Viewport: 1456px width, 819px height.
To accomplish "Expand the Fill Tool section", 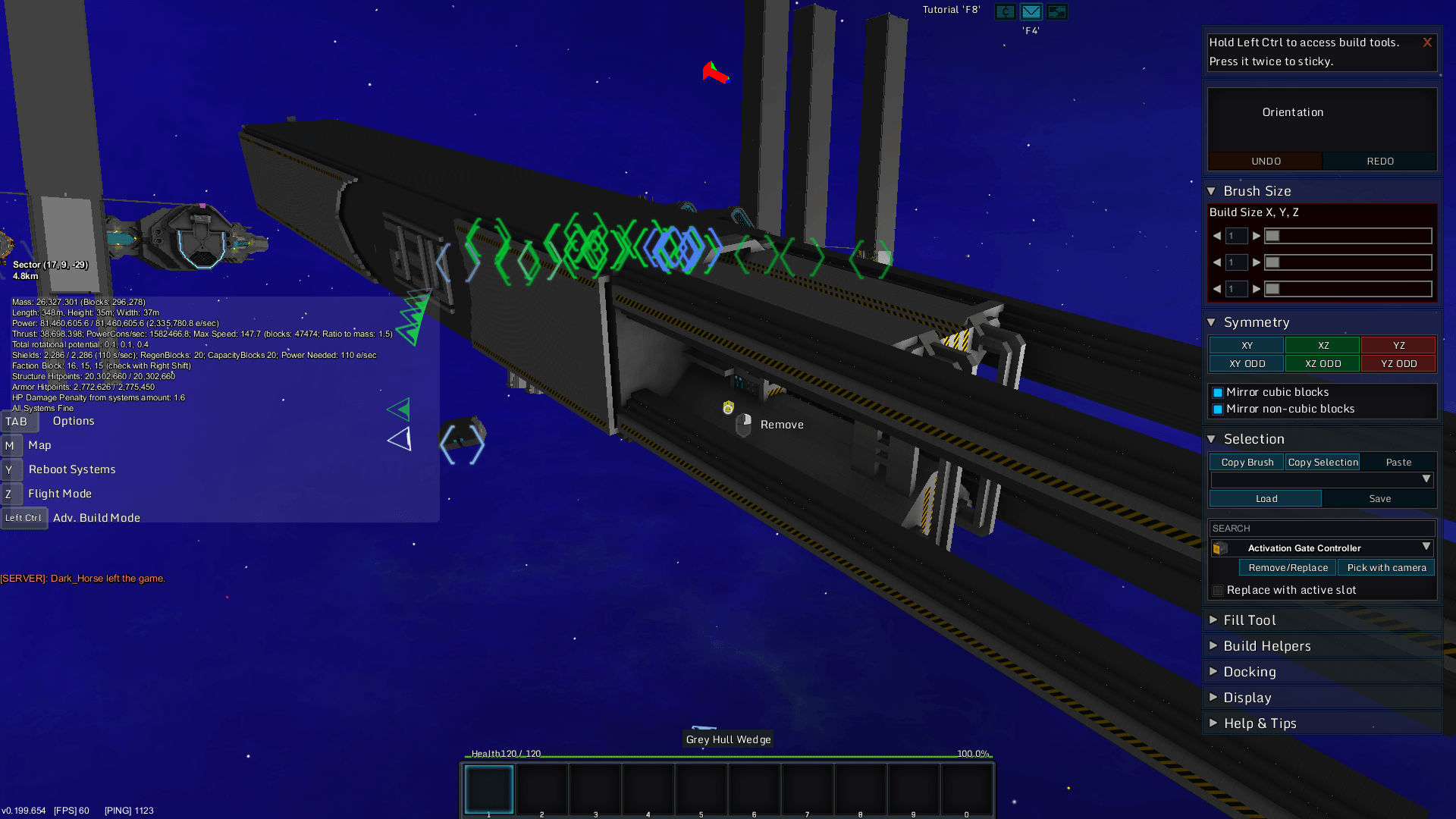I will [1248, 620].
